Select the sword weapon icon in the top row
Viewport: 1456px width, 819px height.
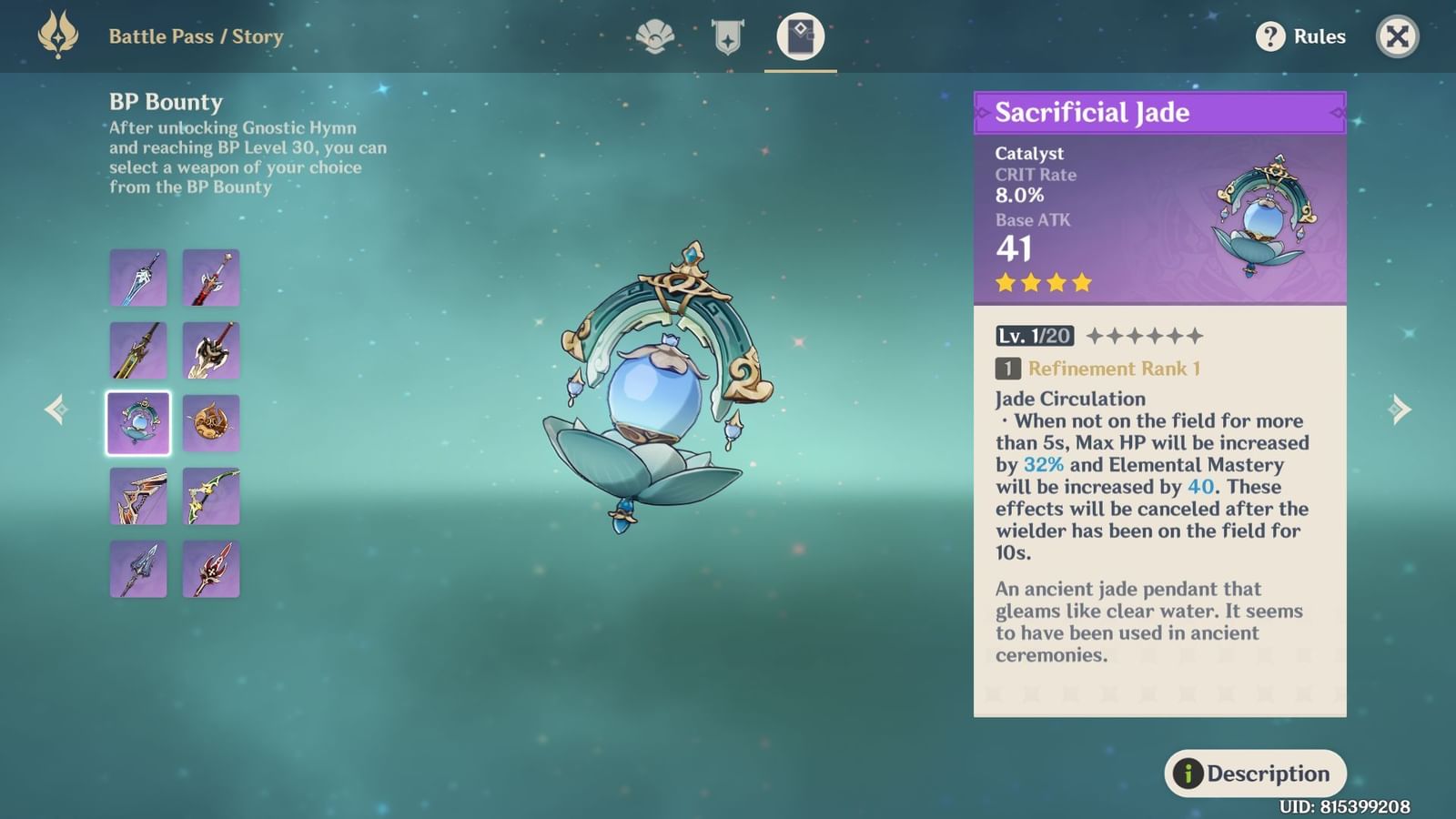(x=138, y=278)
